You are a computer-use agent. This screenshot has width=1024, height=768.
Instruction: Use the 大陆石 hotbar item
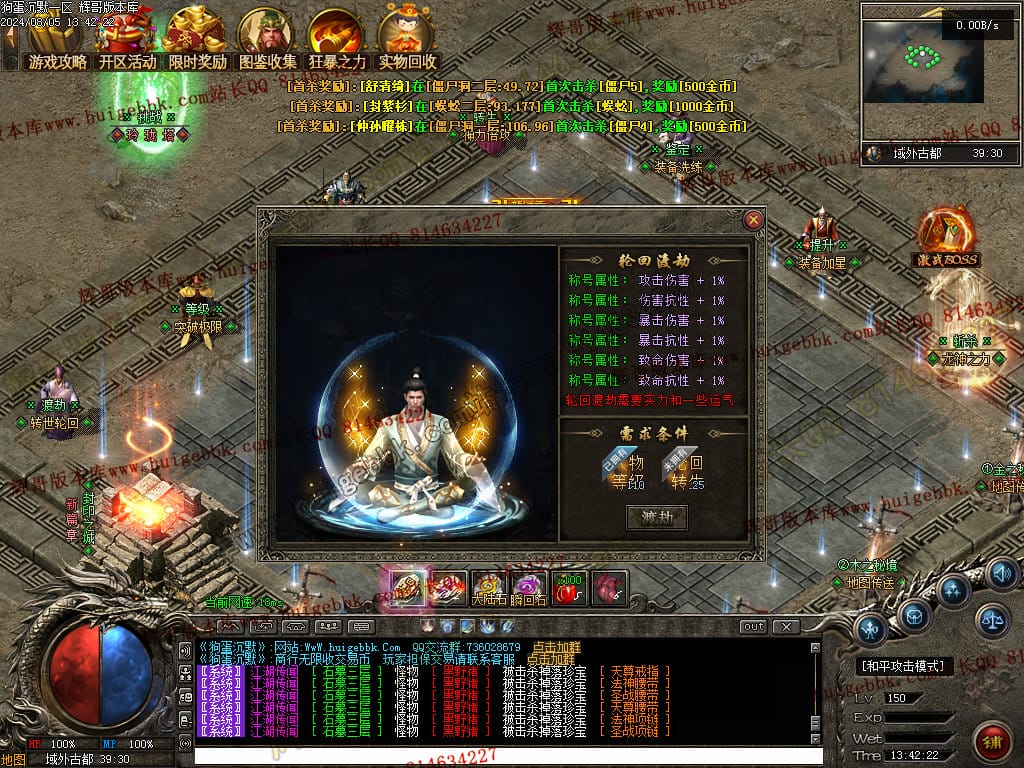click(x=490, y=588)
